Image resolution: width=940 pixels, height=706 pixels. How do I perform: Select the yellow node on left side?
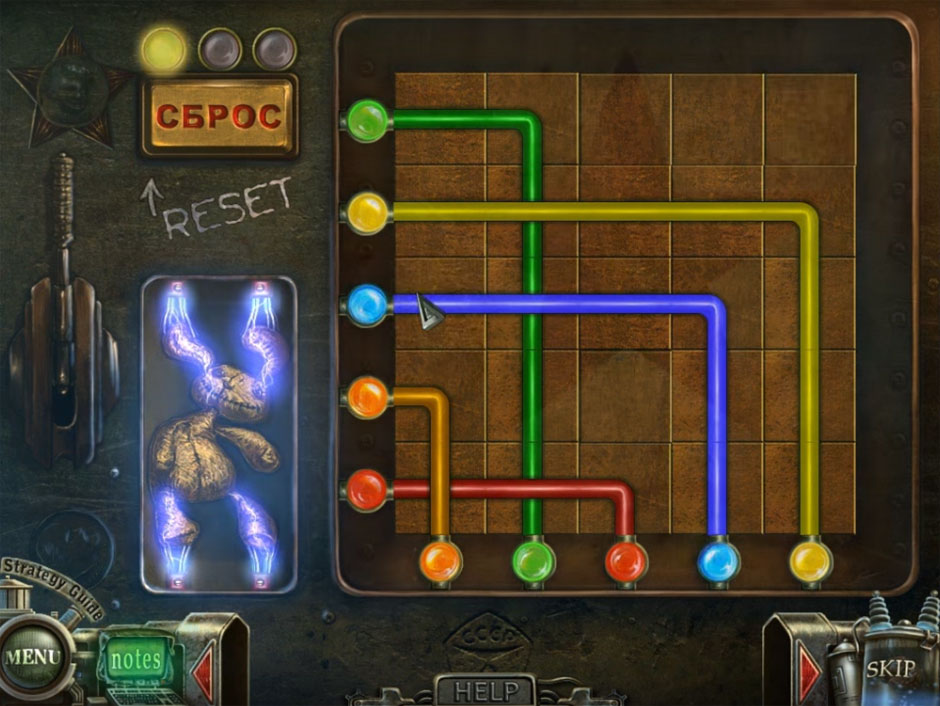[367, 212]
